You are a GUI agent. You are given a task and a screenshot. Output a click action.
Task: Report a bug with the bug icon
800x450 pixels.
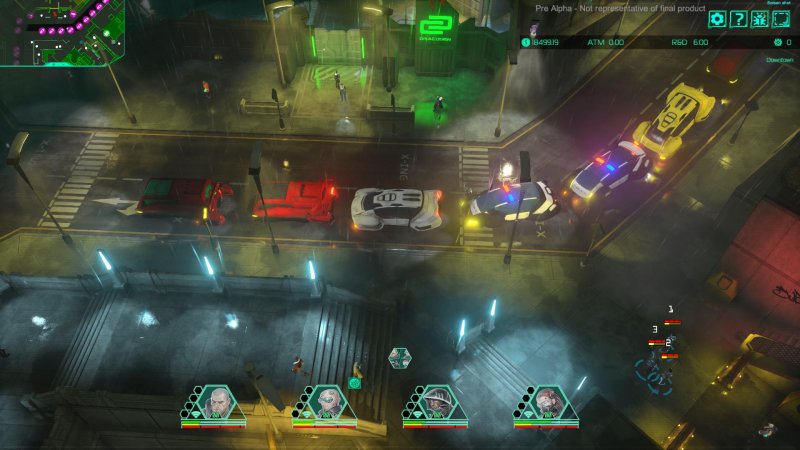coord(759,18)
